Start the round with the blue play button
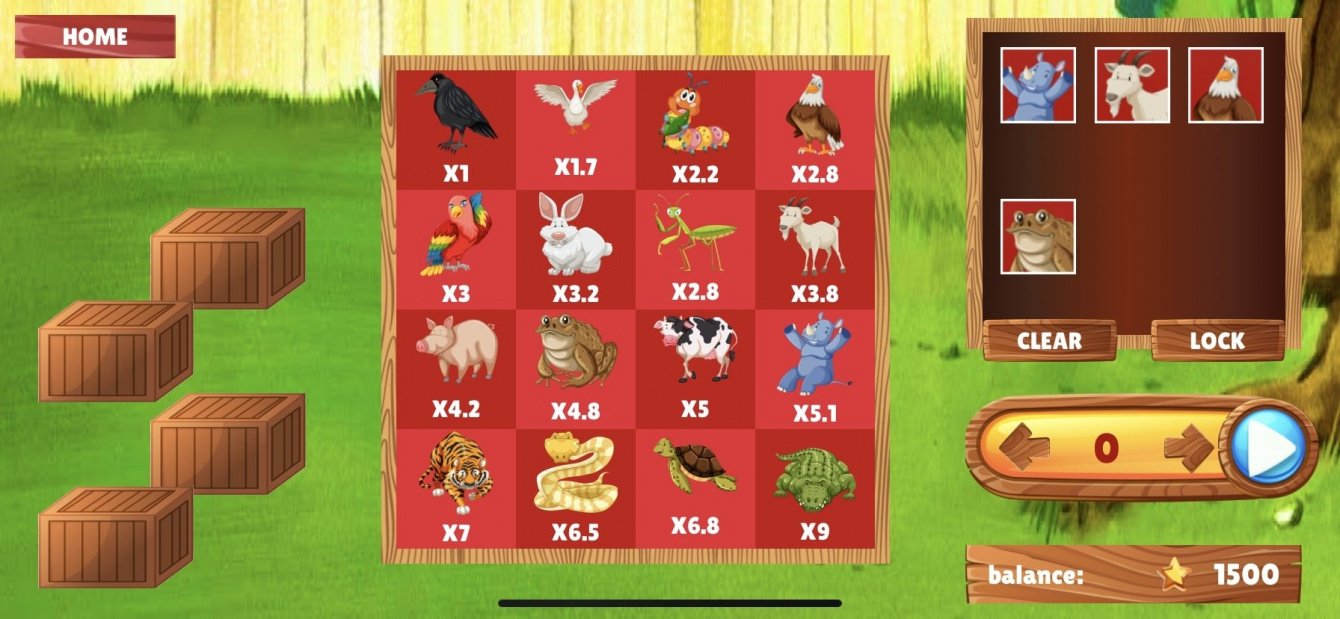 pyautogui.click(x=1267, y=446)
